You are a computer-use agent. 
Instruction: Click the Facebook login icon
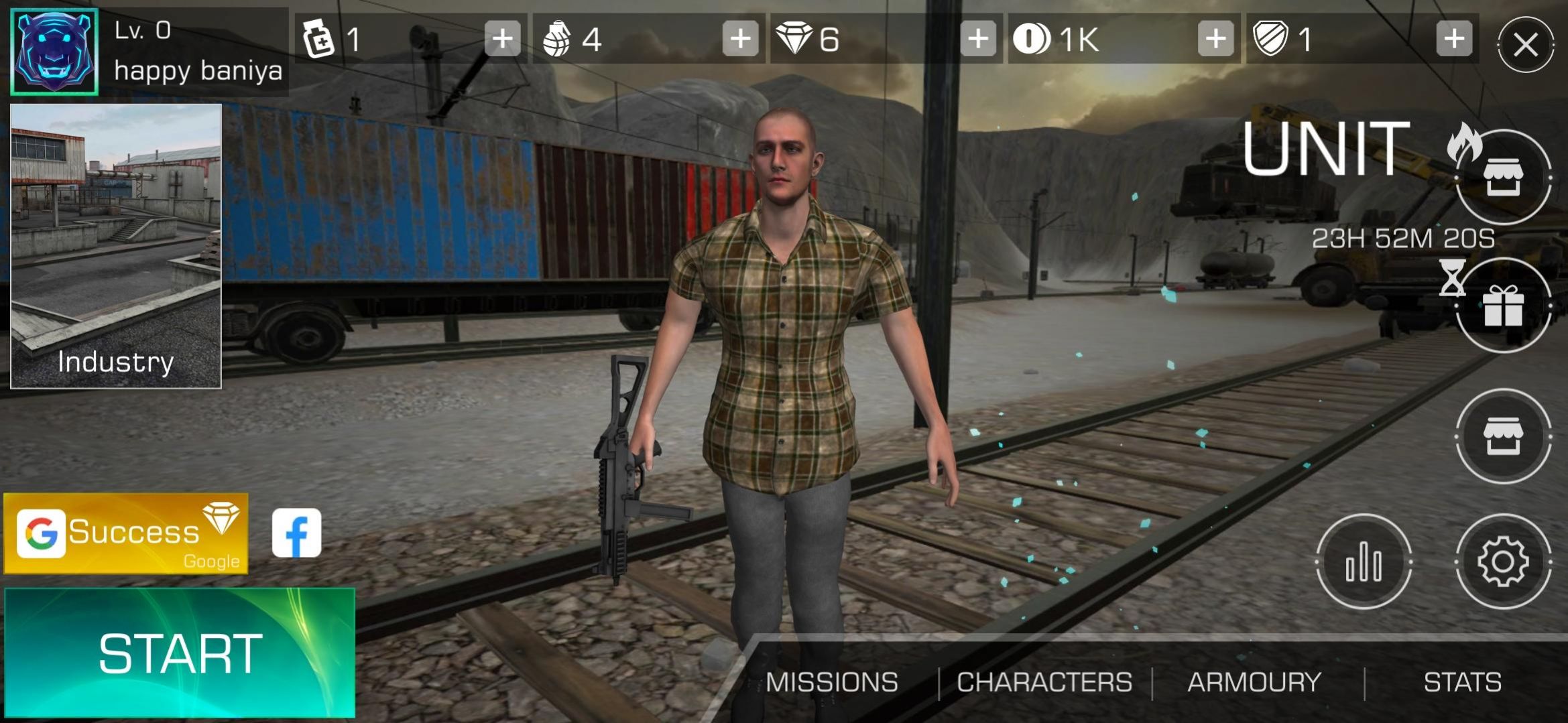click(x=296, y=533)
